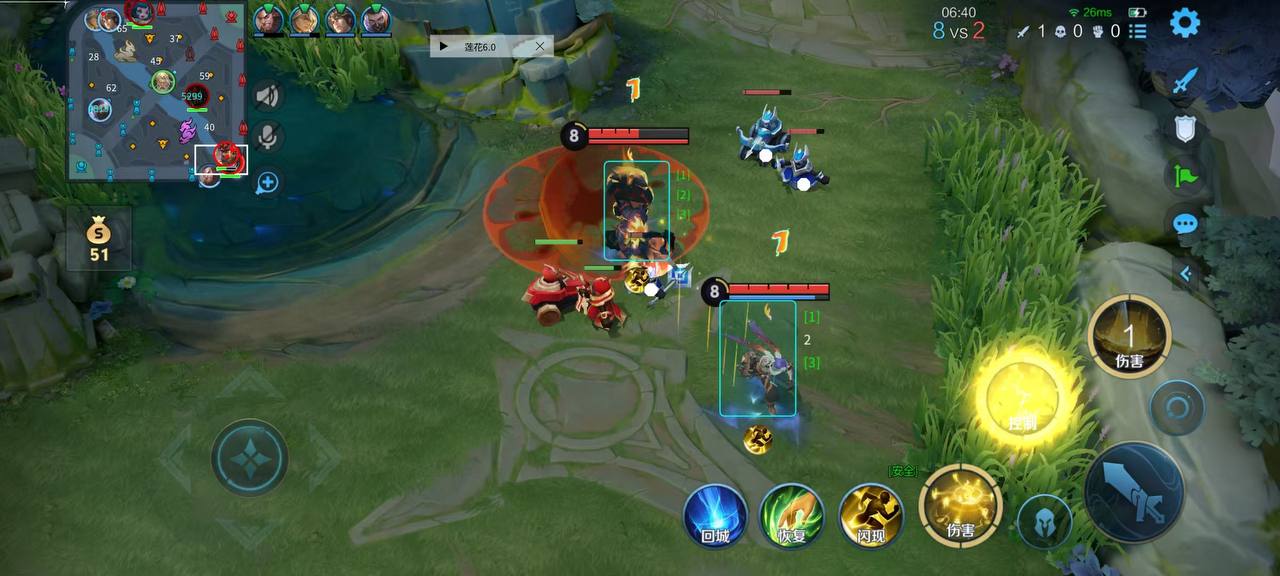Use the 恢复 heal skill
This screenshot has width=1280, height=576.
click(792, 516)
